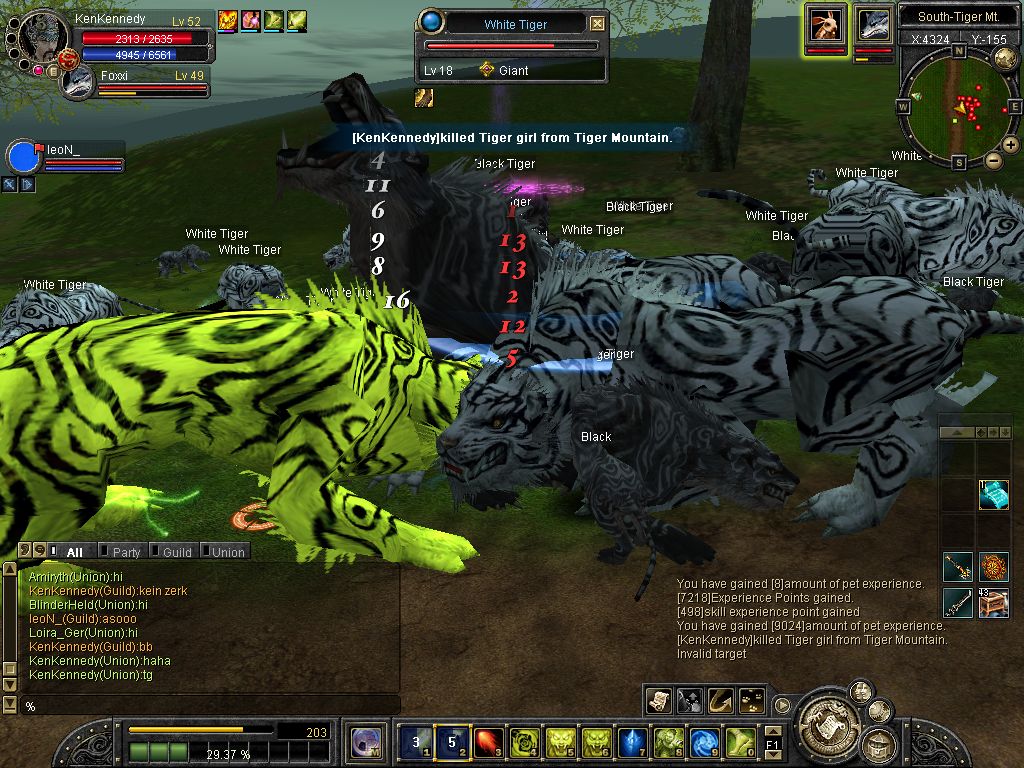
Task: Close the White Tiger target window
Action: tap(597, 24)
